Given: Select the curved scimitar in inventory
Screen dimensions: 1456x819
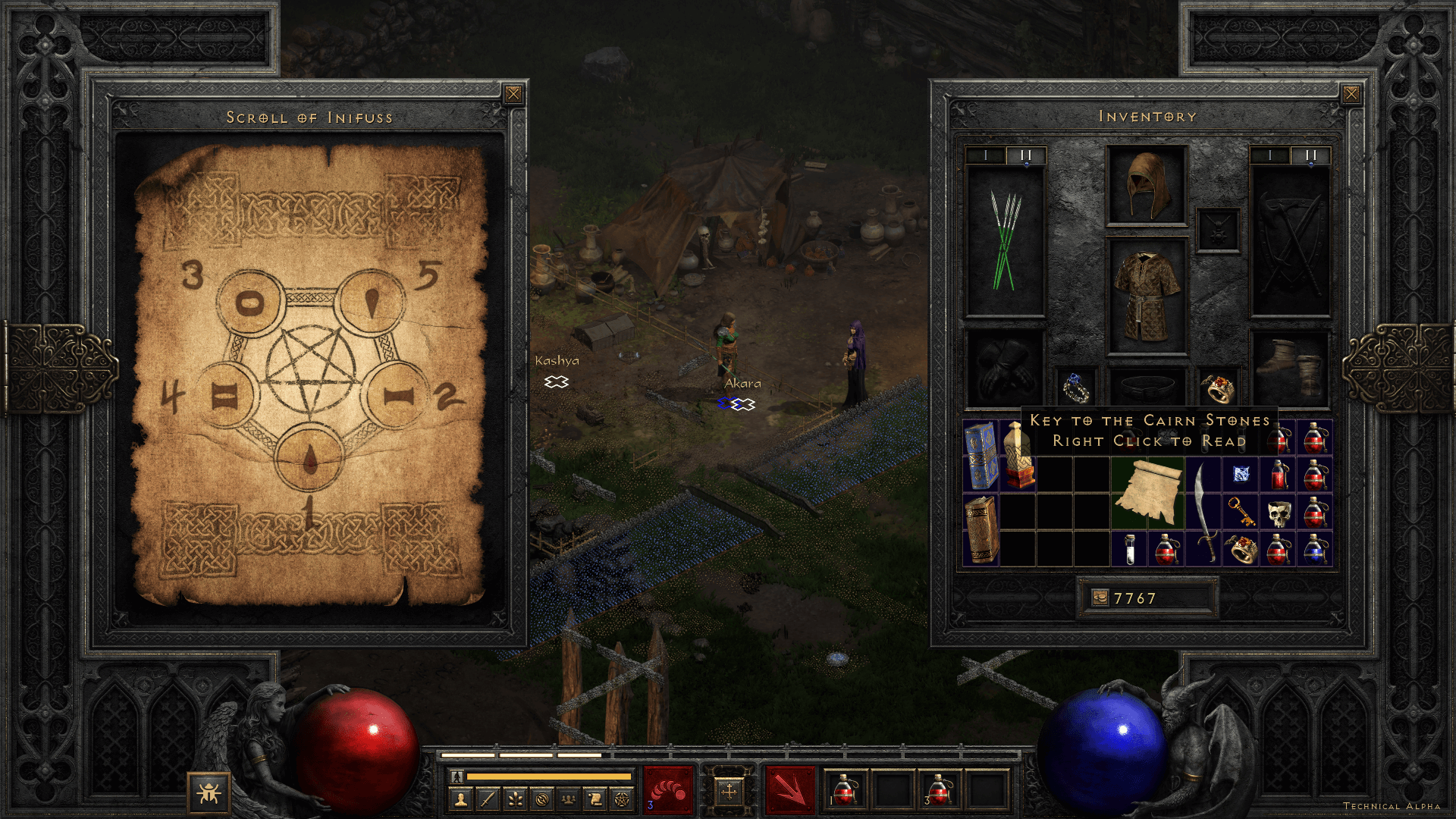Looking at the screenshot, I should click(x=1203, y=511).
